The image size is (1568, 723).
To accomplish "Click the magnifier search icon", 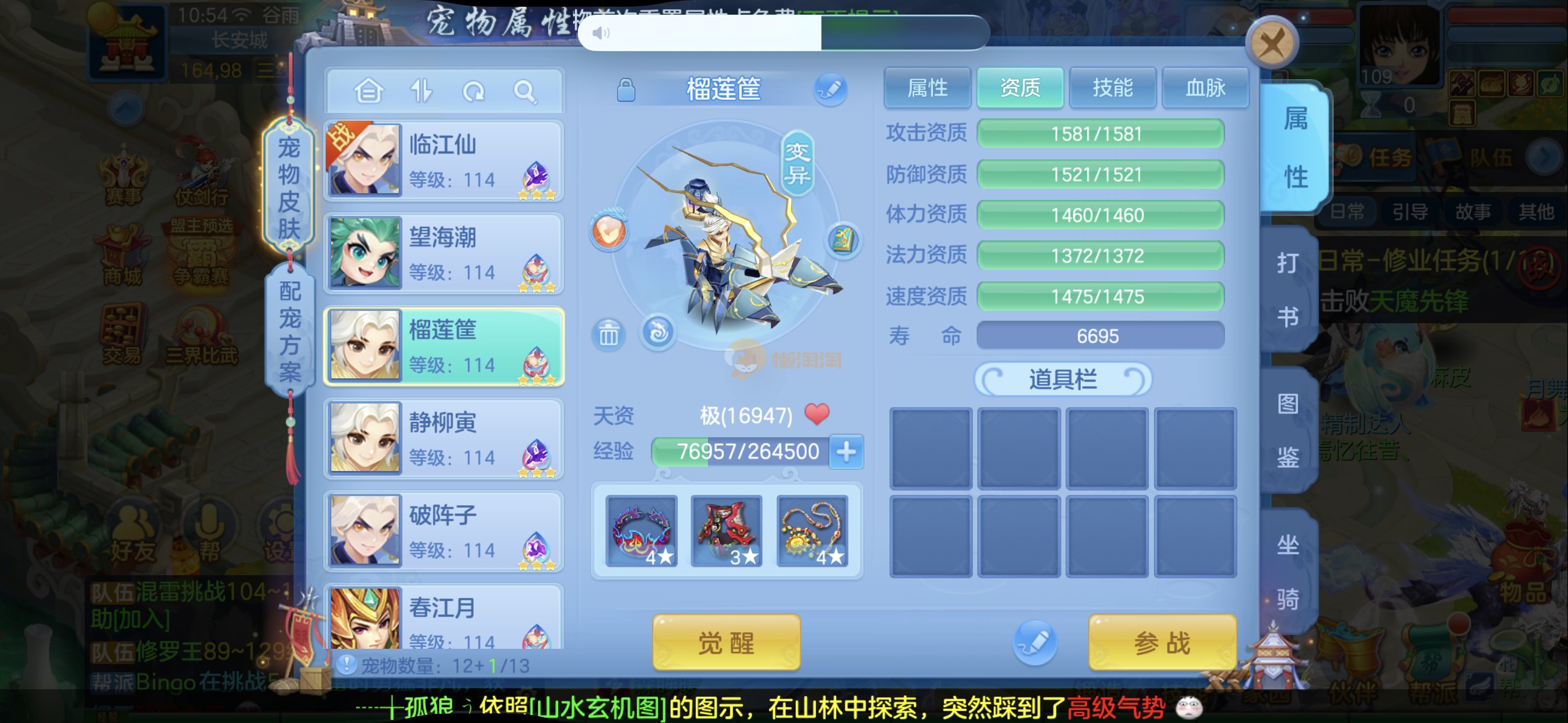I will (525, 92).
